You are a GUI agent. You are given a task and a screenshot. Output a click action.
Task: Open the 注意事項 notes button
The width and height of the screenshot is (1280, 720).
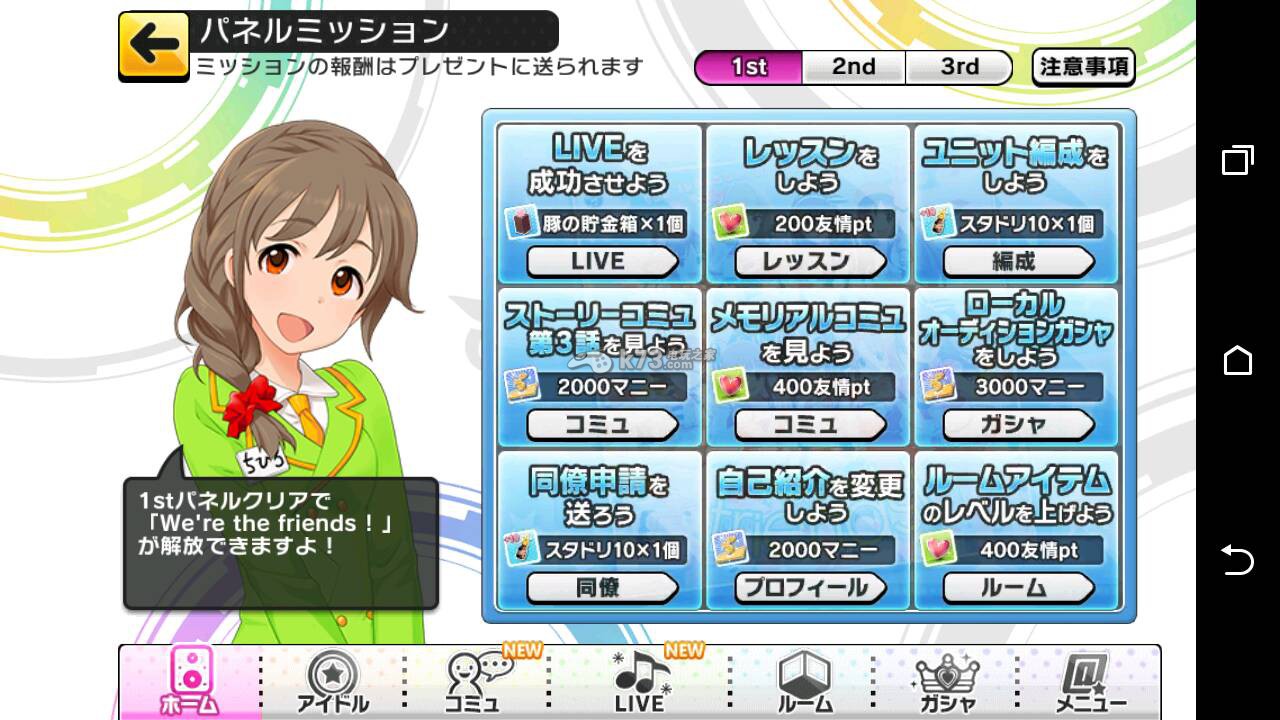coord(1083,67)
